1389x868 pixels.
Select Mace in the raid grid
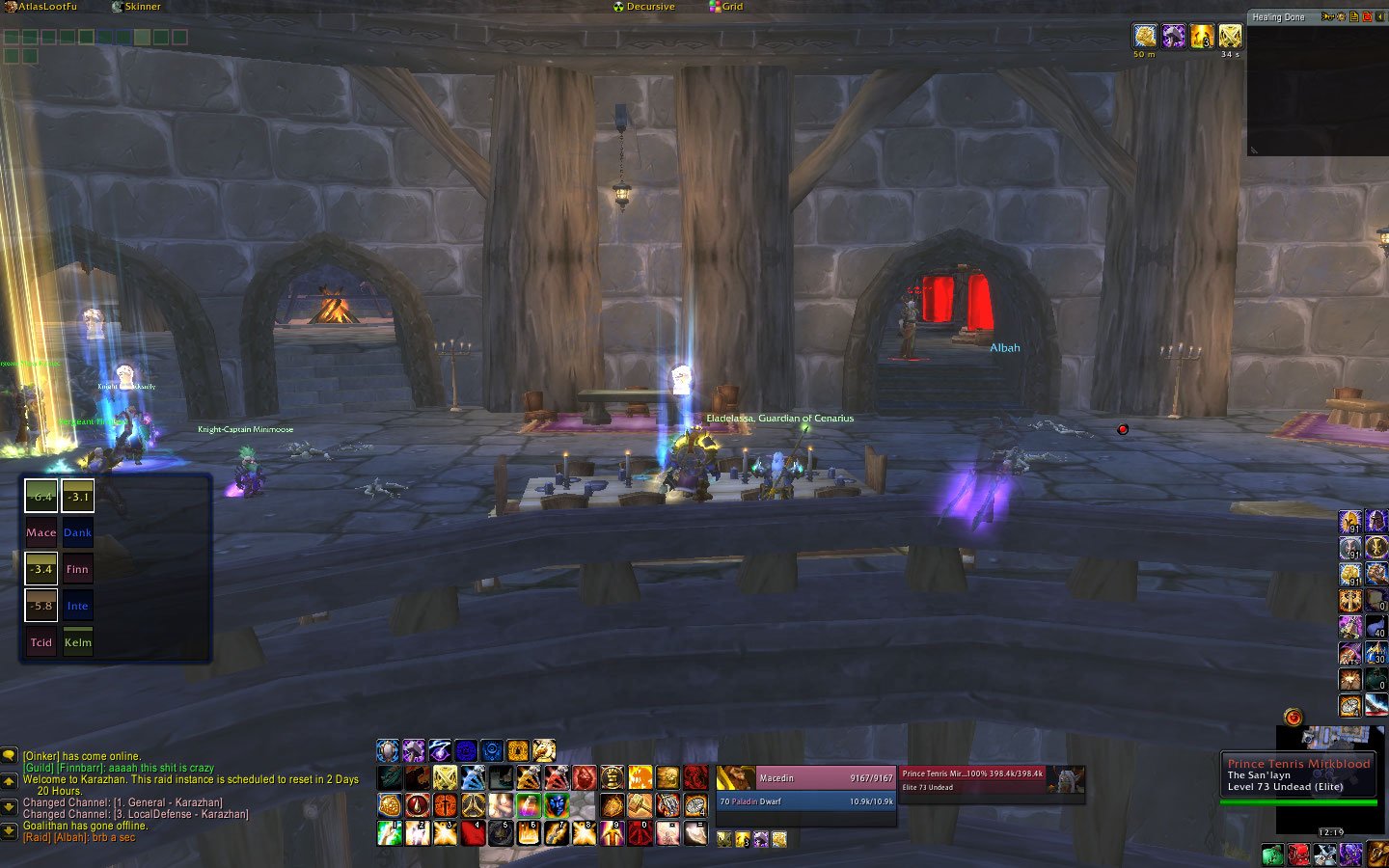(41, 532)
